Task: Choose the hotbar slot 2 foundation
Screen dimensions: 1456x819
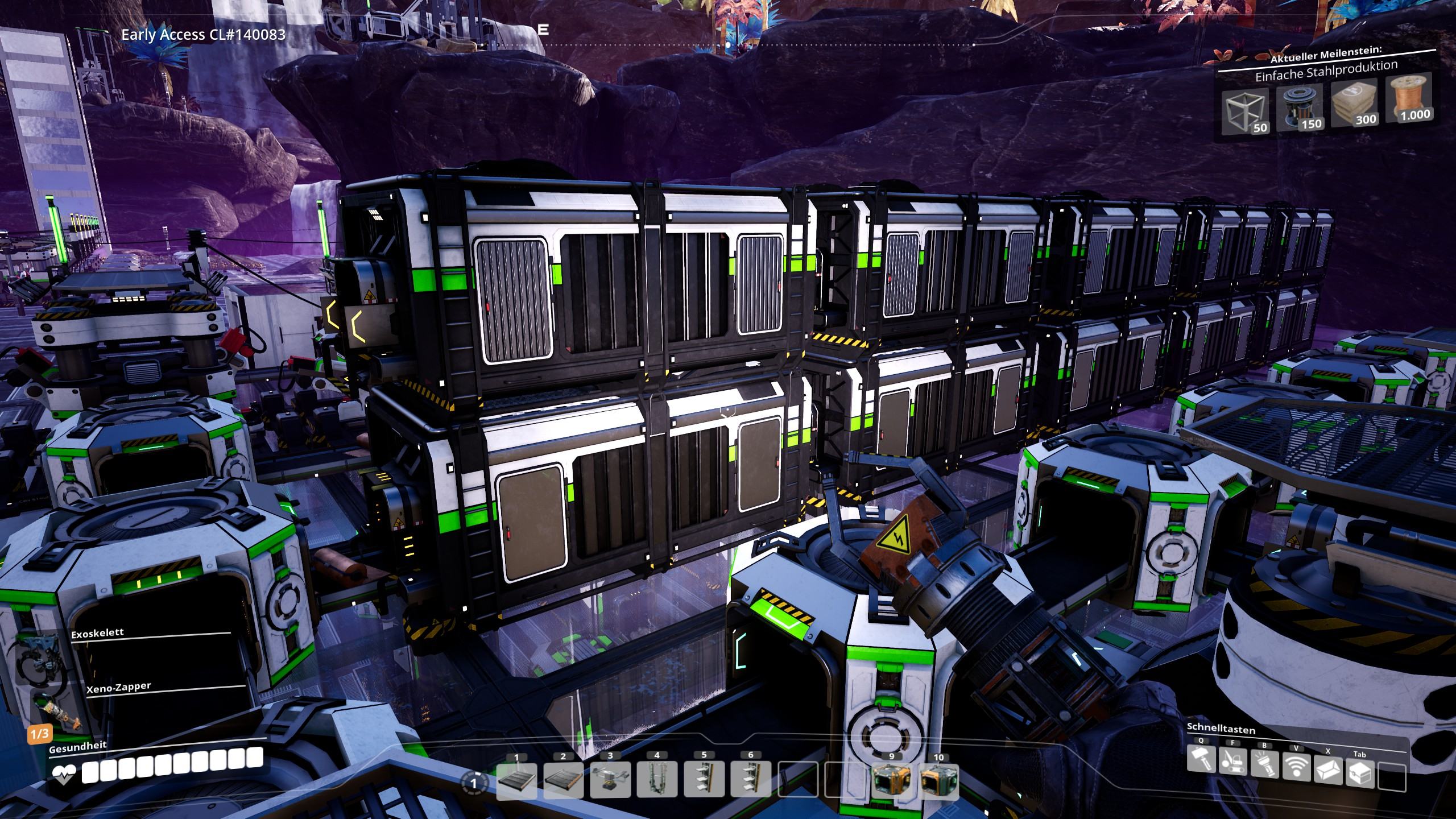Action: pos(564,780)
